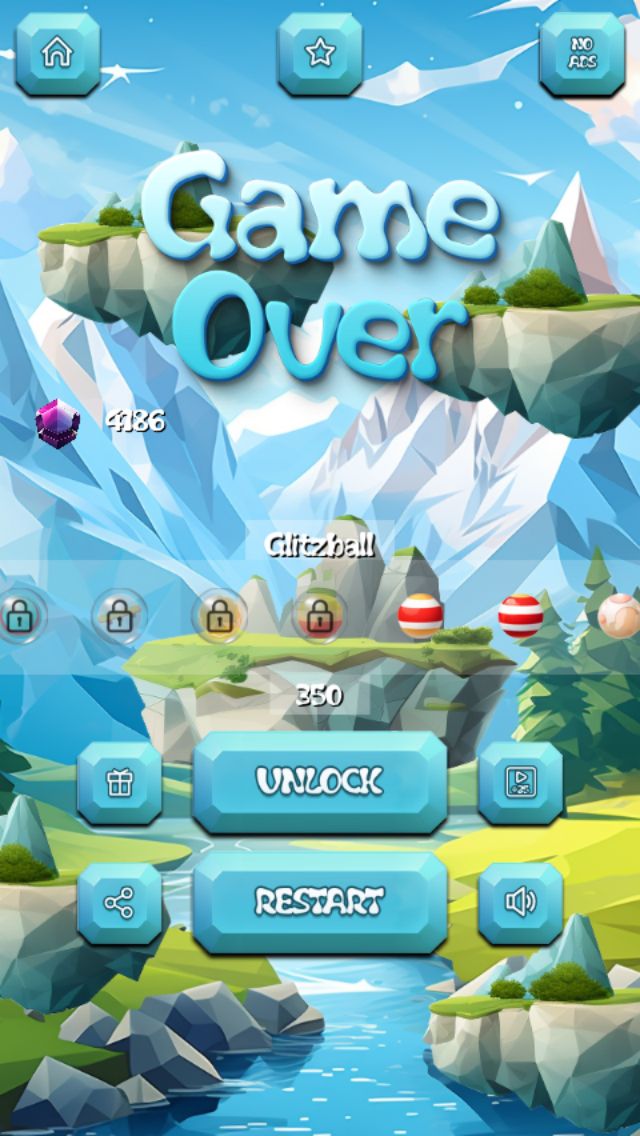
Task: Go to the home screen
Action: point(57,54)
